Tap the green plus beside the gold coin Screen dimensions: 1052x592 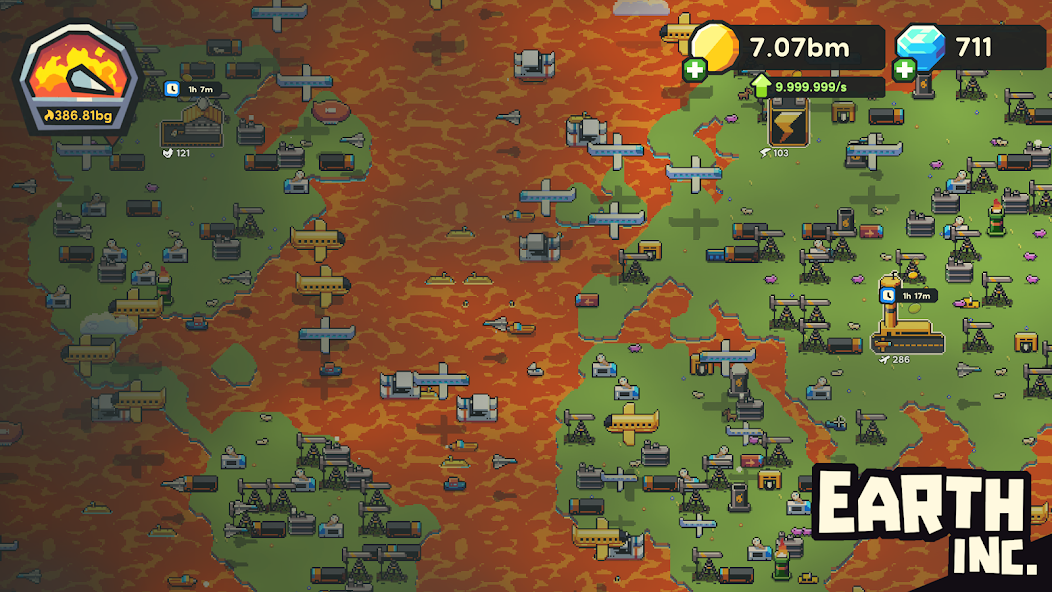pyautogui.click(x=694, y=70)
